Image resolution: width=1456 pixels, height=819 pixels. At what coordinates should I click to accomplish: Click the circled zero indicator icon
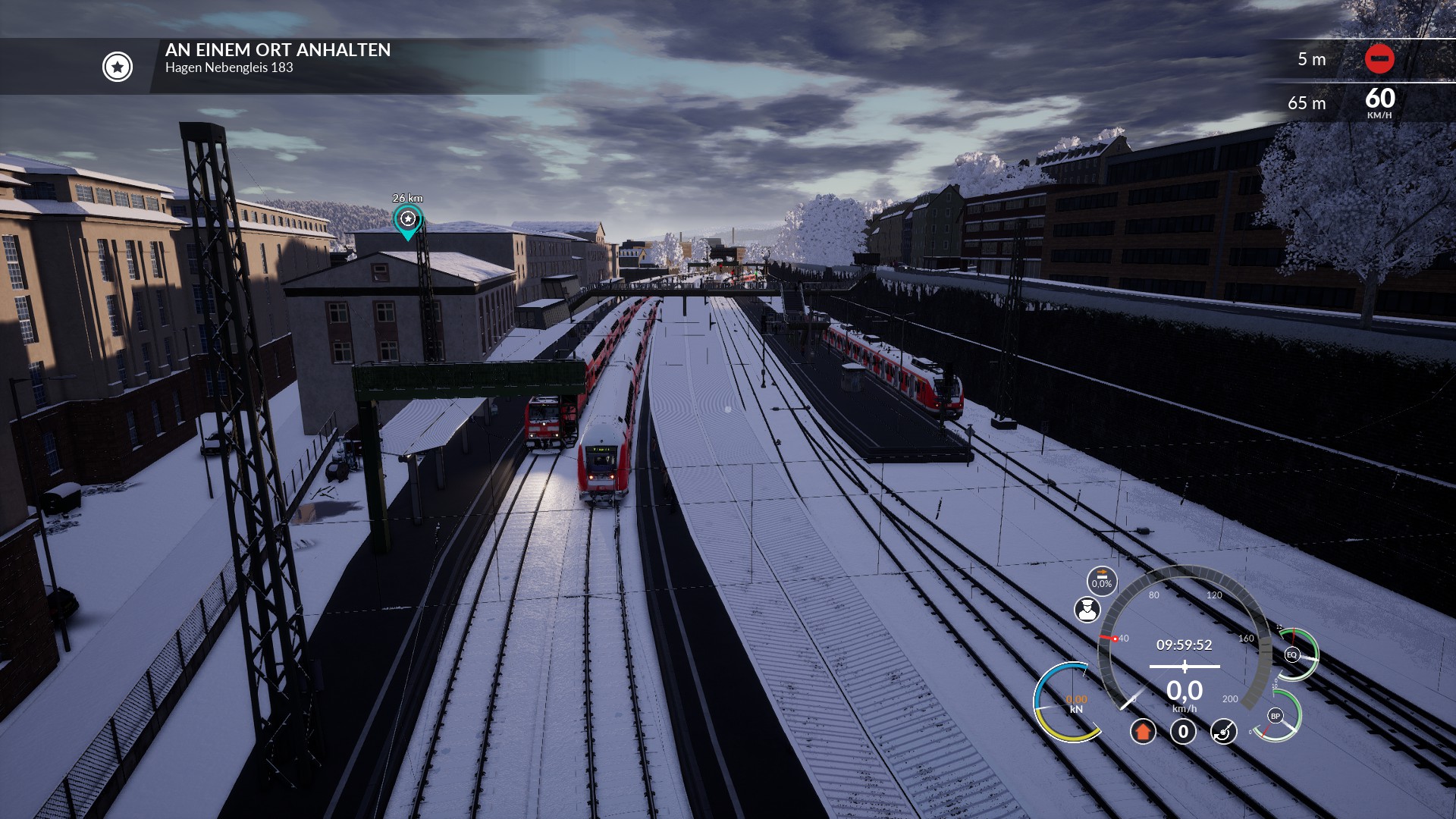(x=1183, y=731)
